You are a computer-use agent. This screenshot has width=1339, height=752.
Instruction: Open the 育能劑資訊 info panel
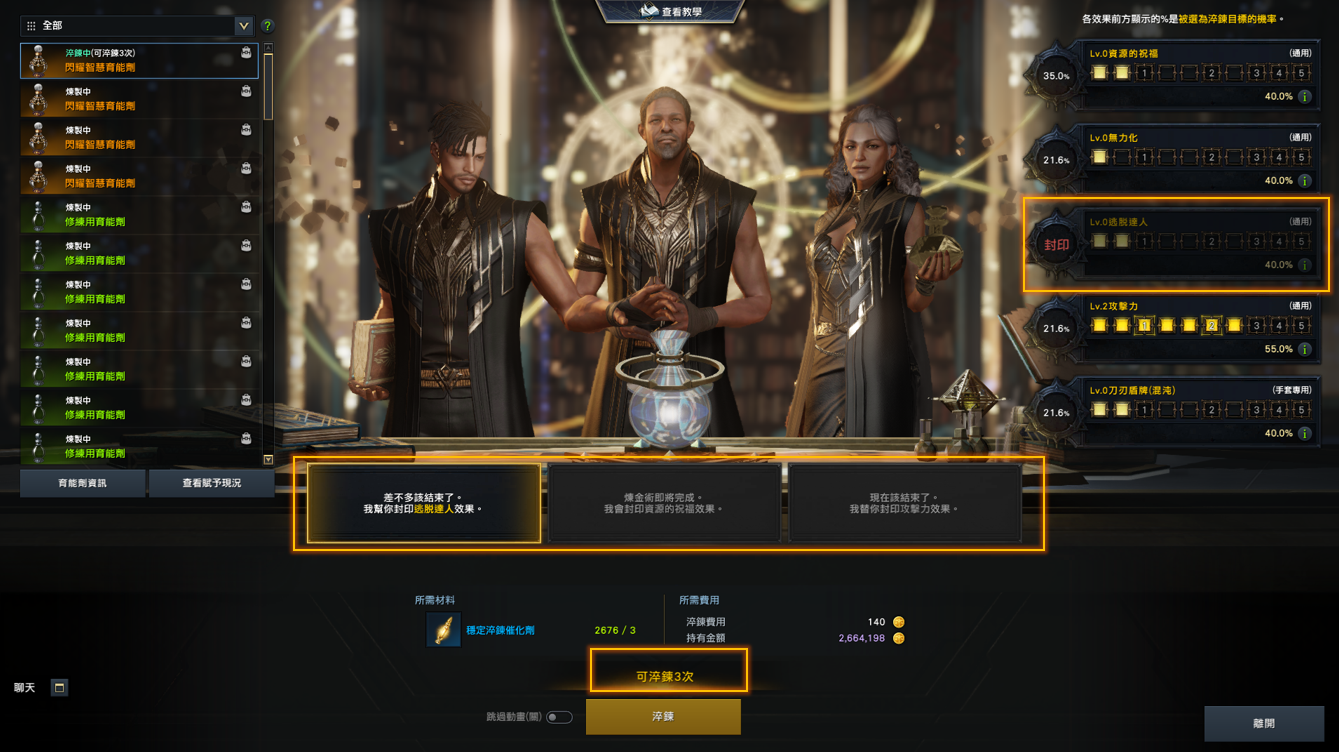point(83,483)
